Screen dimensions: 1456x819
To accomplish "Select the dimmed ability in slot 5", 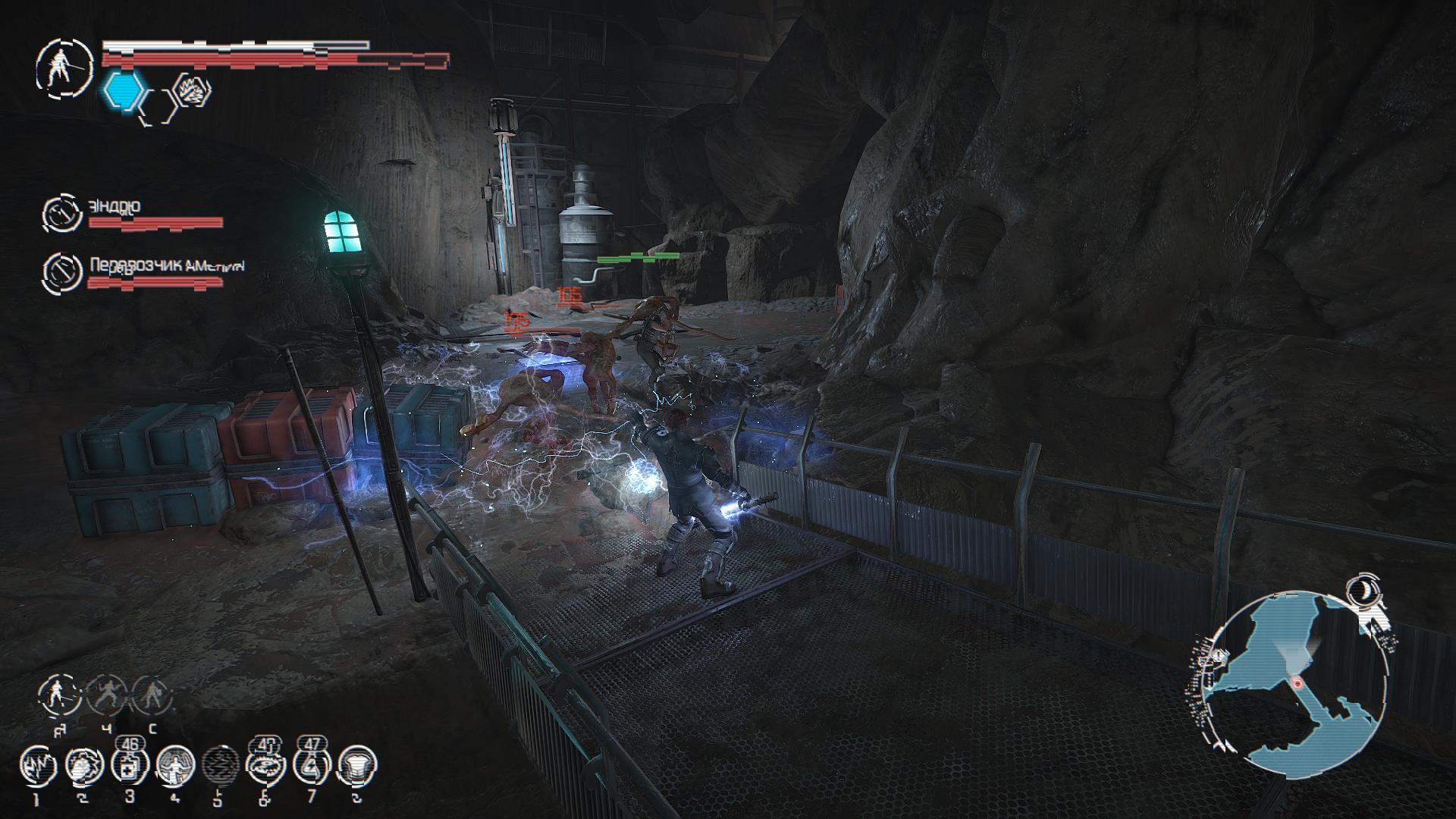I will [x=221, y=768].
